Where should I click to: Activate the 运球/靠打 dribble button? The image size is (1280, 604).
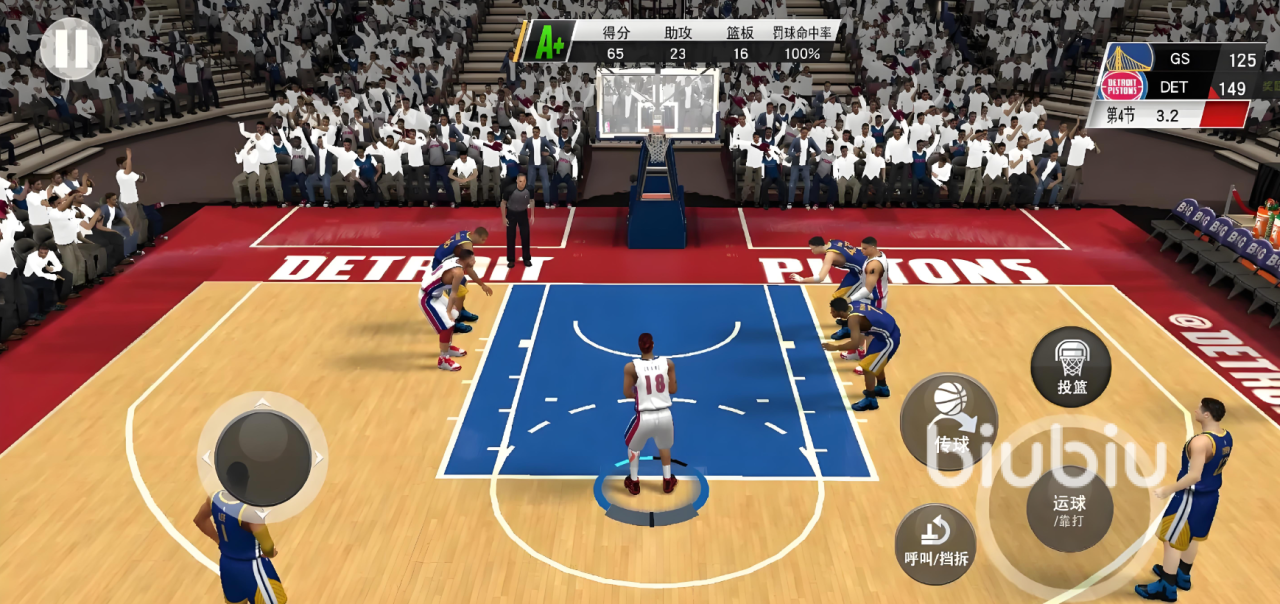(x=1069, y=508)
